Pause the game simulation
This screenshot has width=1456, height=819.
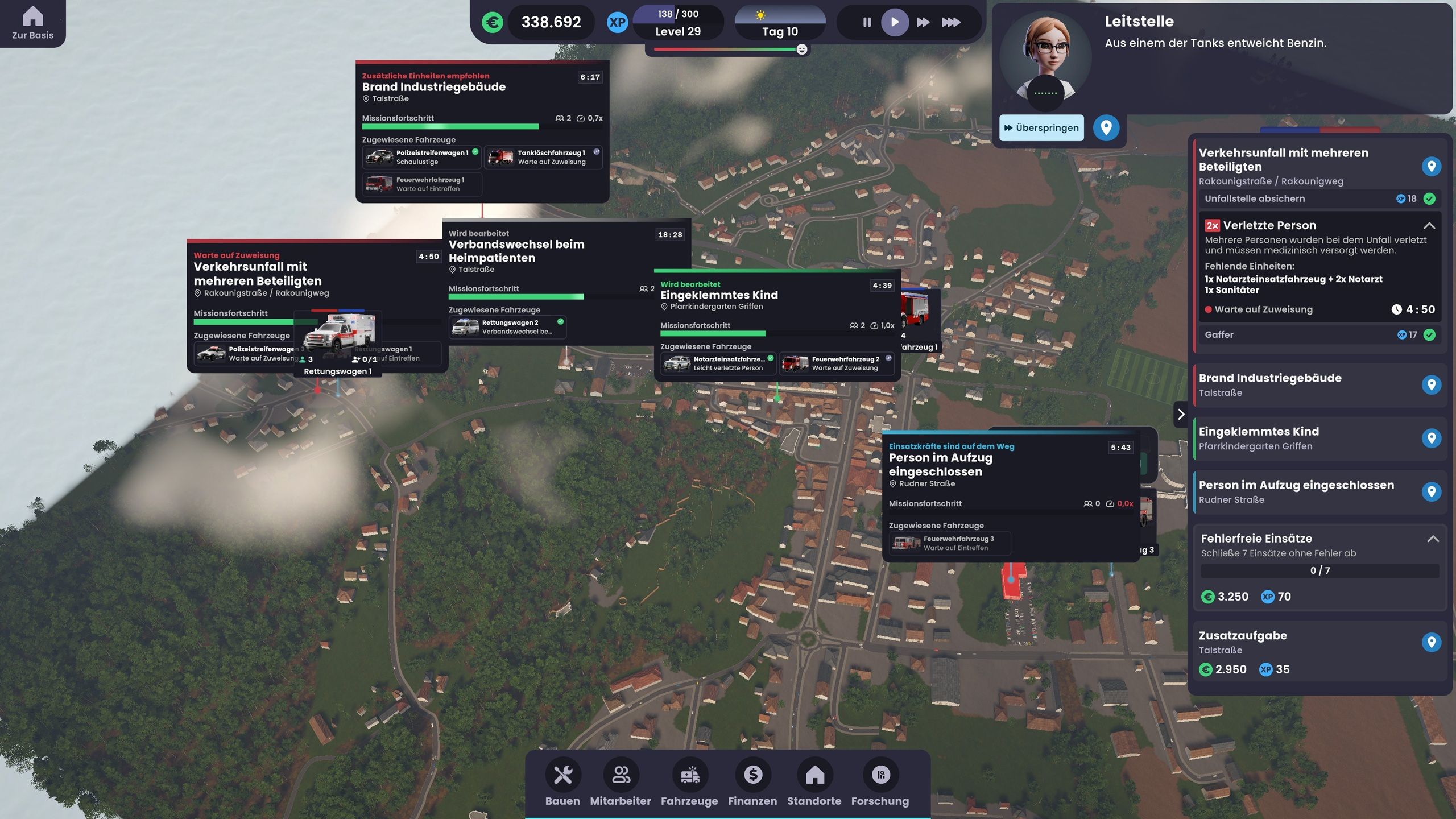pyautogui.click(x=866, y=22)
